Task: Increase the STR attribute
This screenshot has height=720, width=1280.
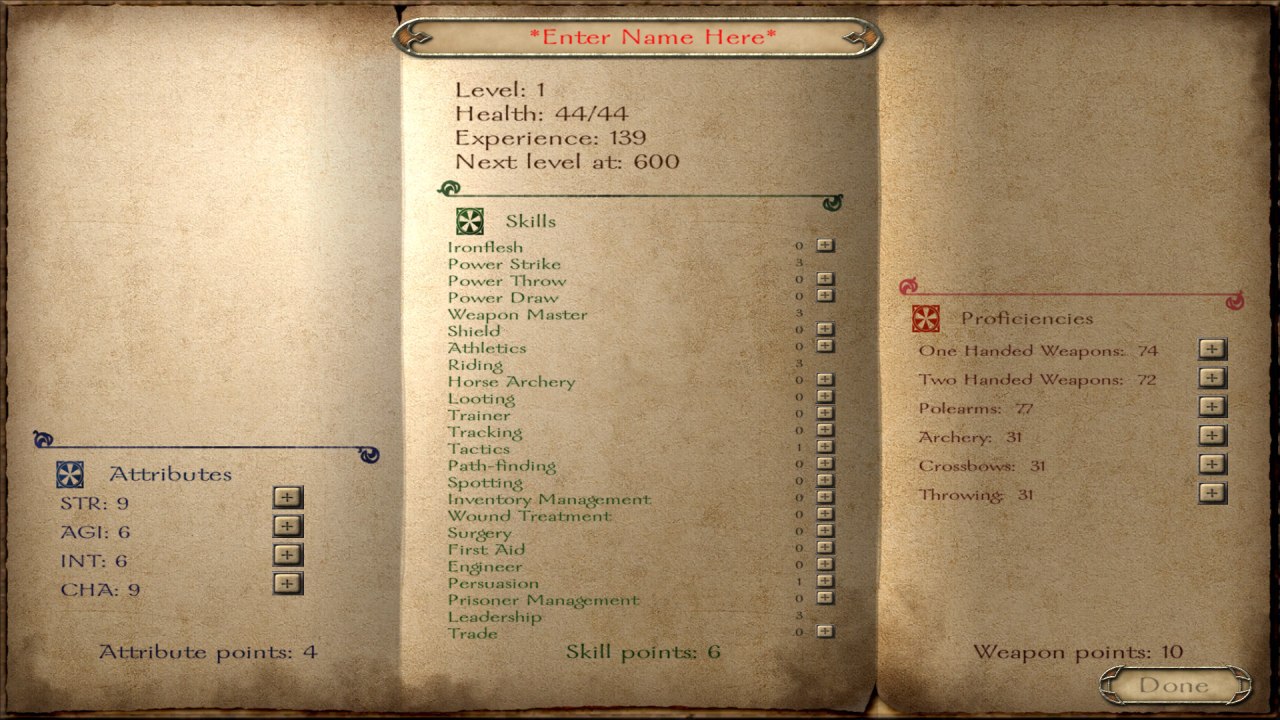Action: [287, 498]
